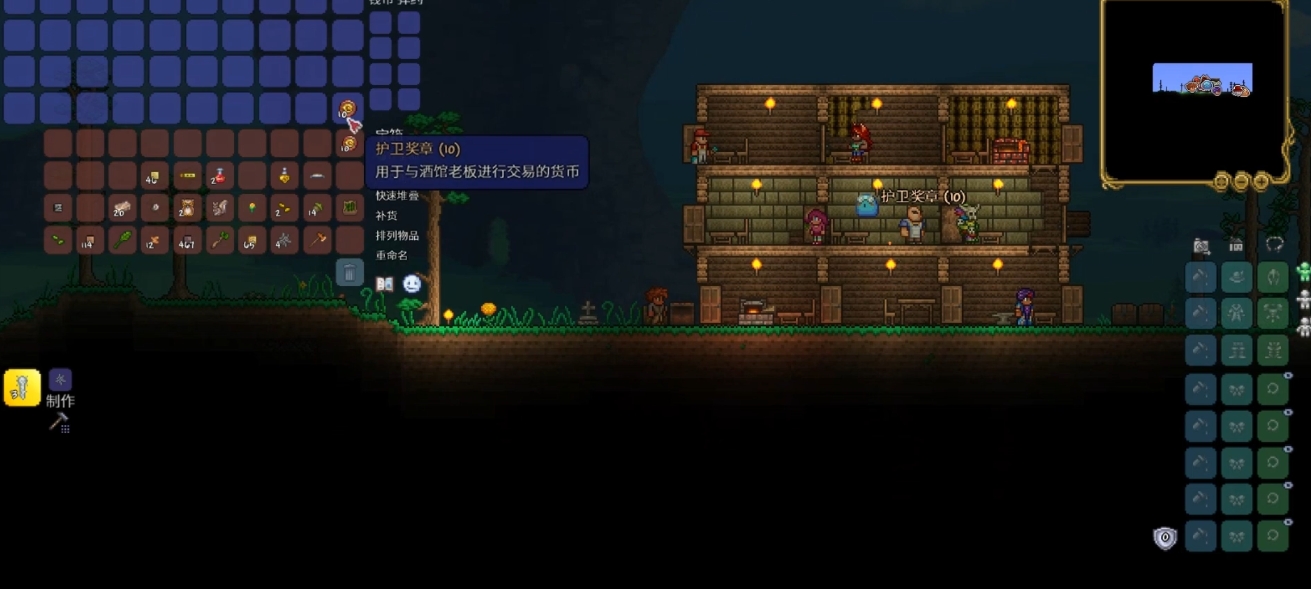1311x589 pixels.
Task: Open the camera mode icon
Action: point(1201,245)
